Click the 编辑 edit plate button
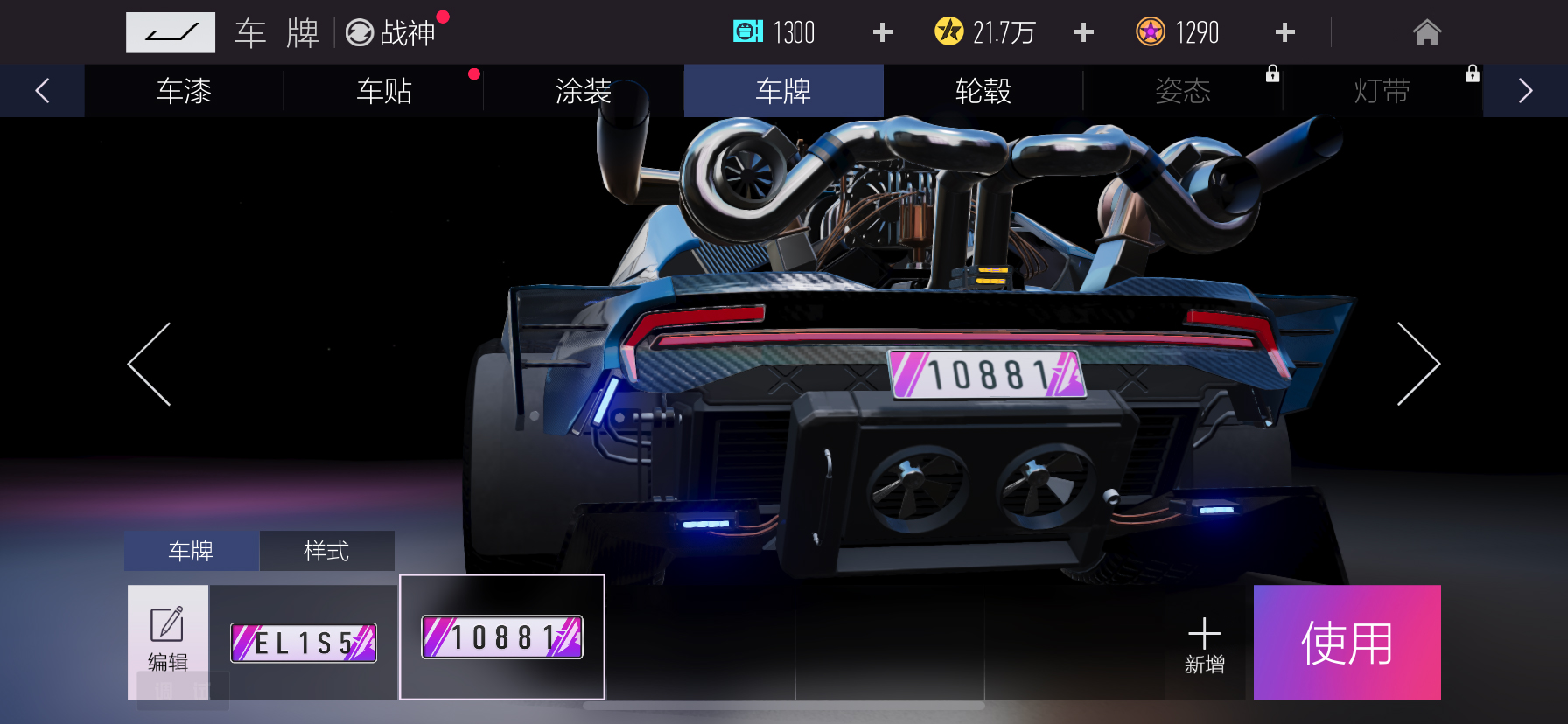The height and width of the screenshot is (724, 1568). [x=168, y=642]
